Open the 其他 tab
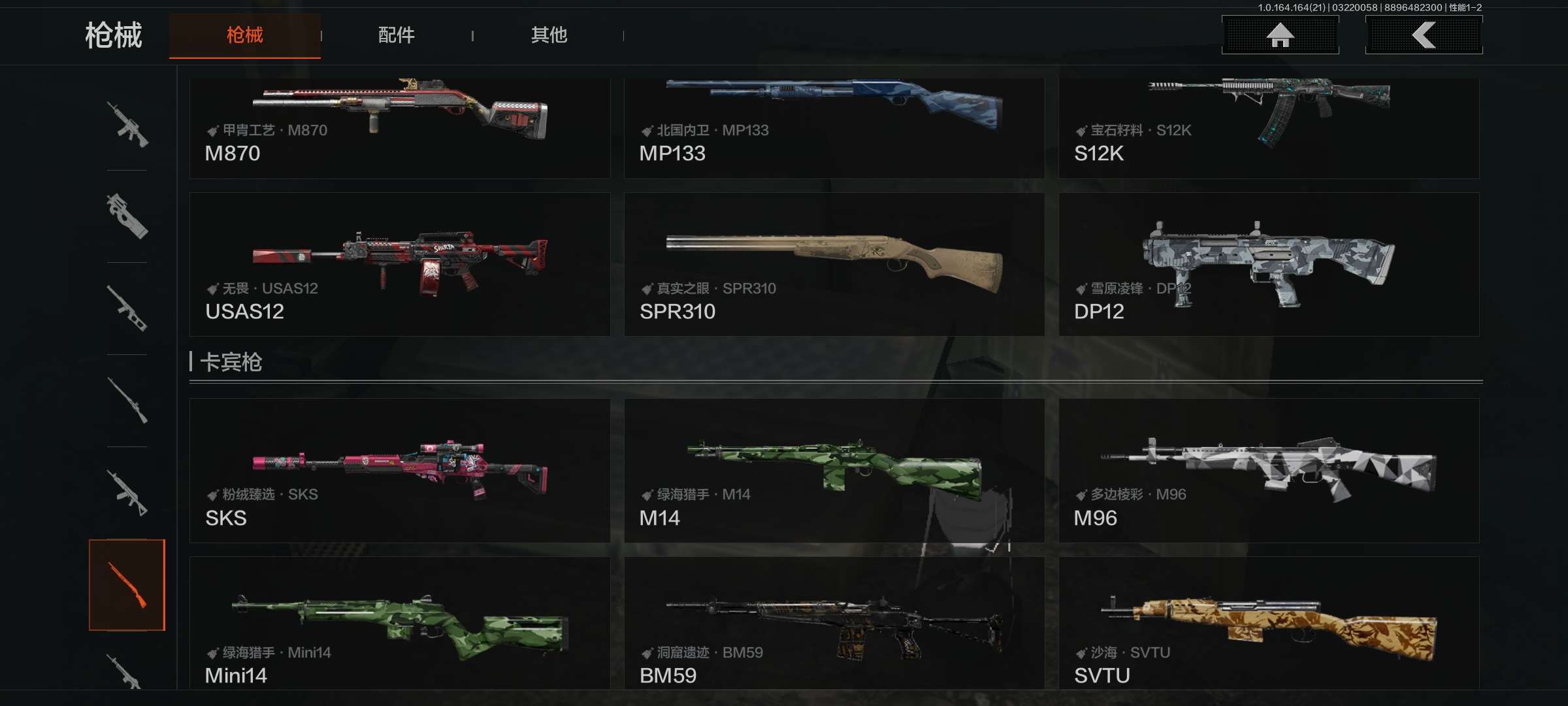Image resolution: width=1568 pixels, height=706 pixels. point(549,35)
